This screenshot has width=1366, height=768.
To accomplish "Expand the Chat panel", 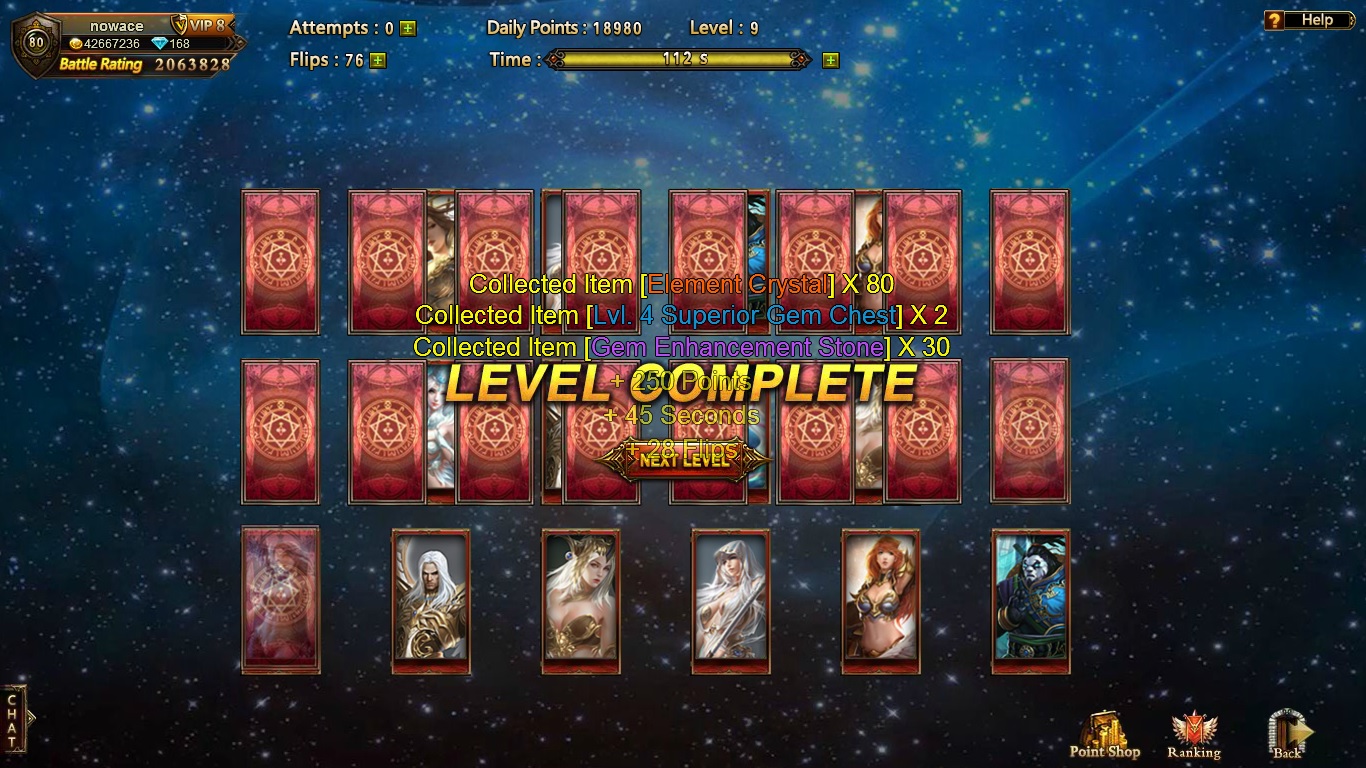I will point(14,719).
